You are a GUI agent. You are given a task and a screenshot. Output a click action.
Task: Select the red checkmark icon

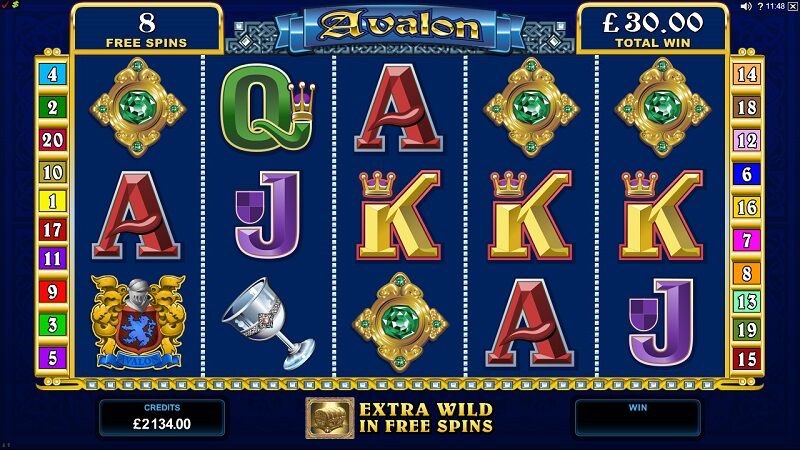click(6, 6)
